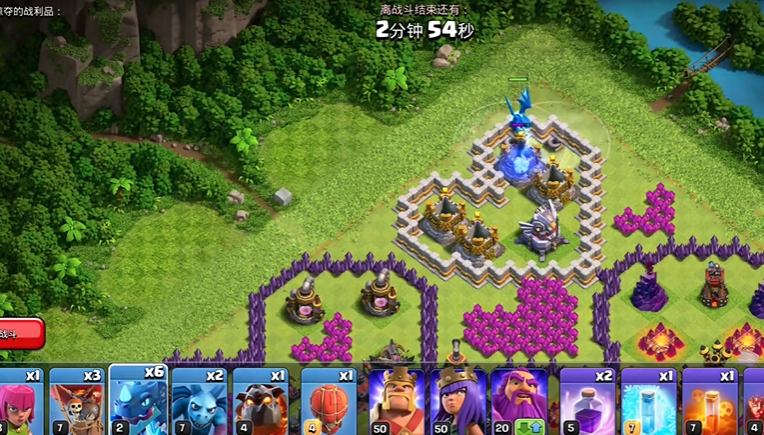Screen dimensions: 764x435
Task: Pick the blue Minion troop card x2
Action: tap(200, 402)
